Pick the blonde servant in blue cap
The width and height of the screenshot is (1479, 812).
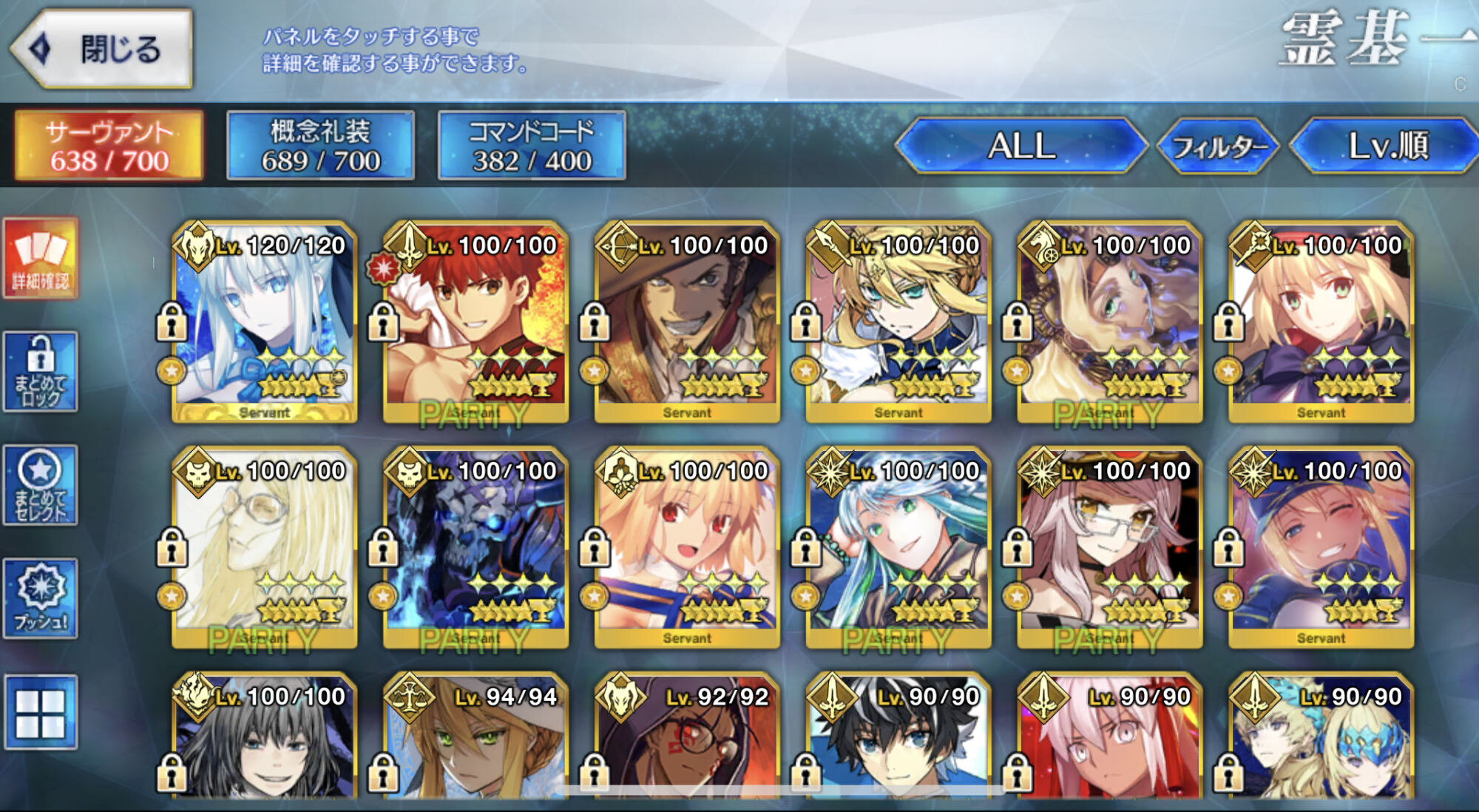[x=1321, y=547]
